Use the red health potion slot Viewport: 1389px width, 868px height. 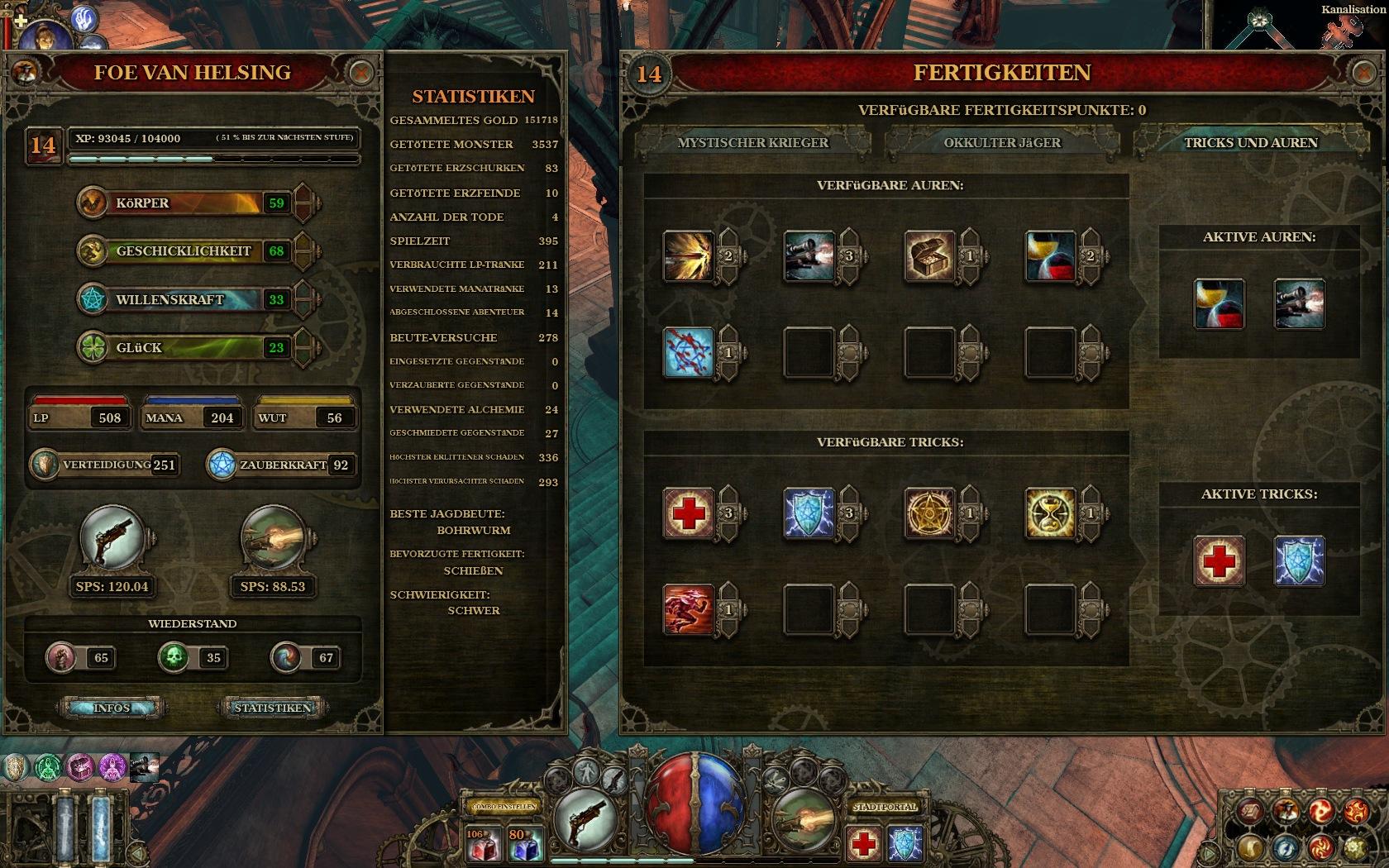tap(480, 845)
